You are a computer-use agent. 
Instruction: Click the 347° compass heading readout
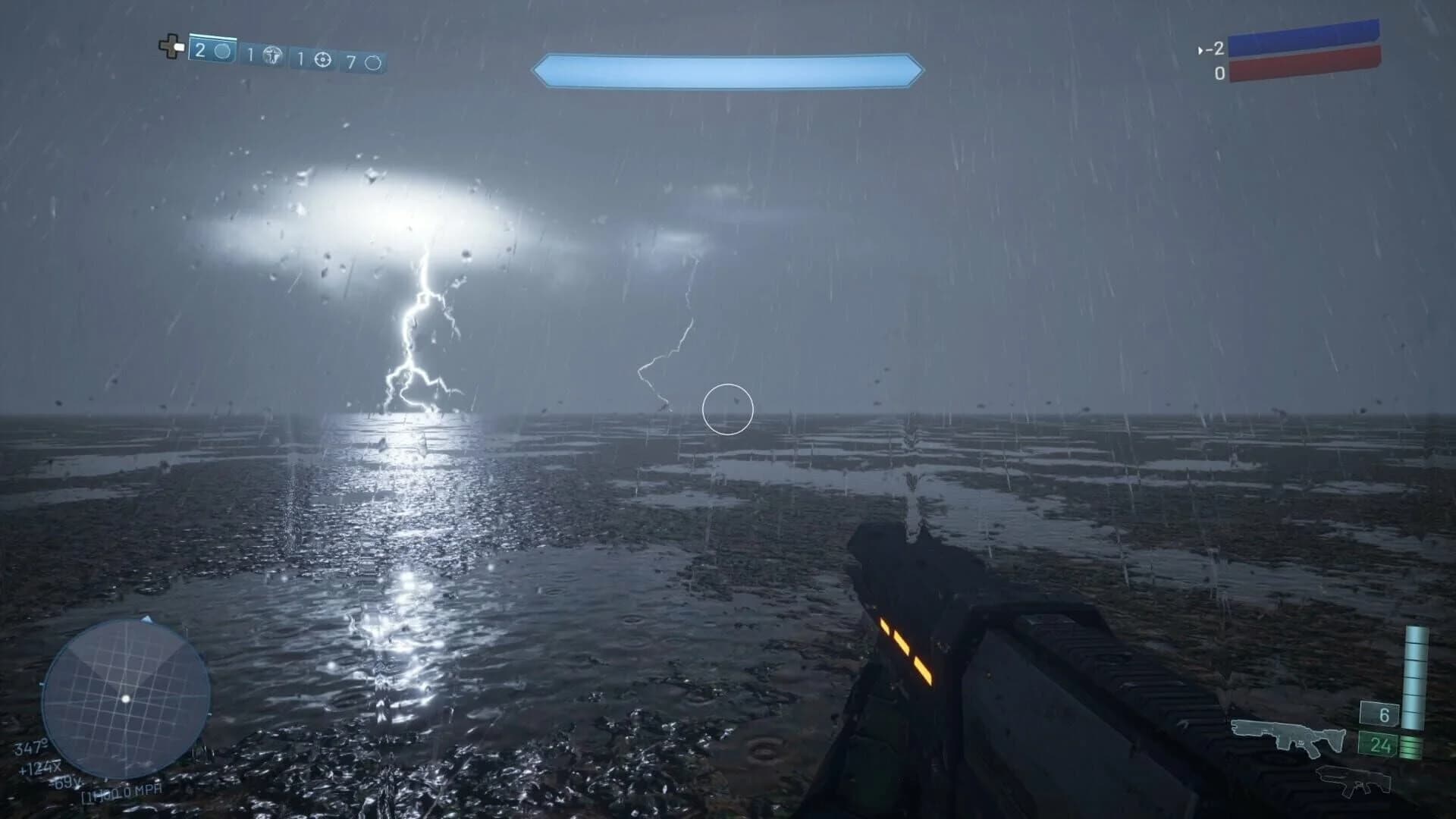click(32, 748)
